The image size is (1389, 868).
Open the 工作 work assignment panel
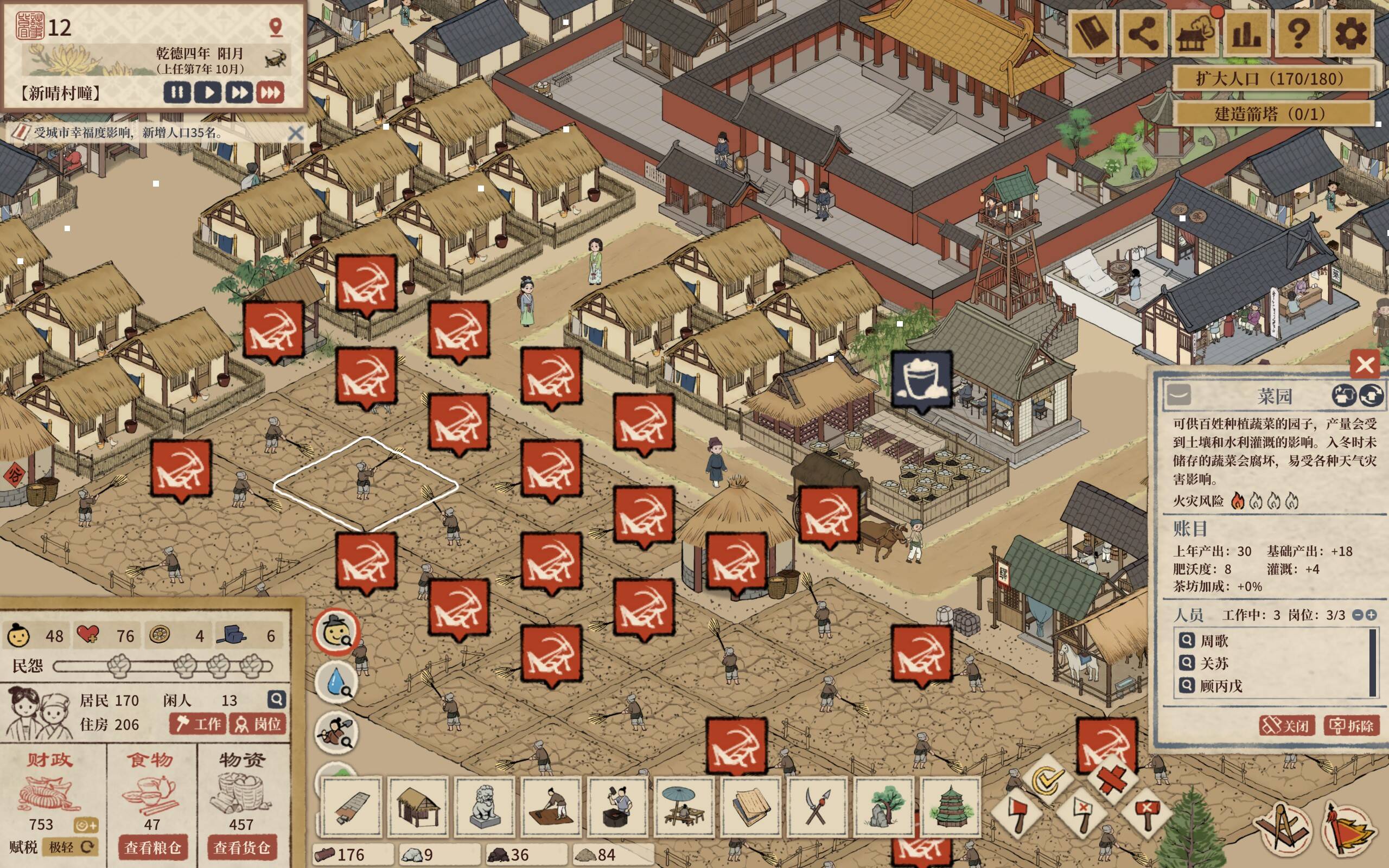(x=199, y=724)
